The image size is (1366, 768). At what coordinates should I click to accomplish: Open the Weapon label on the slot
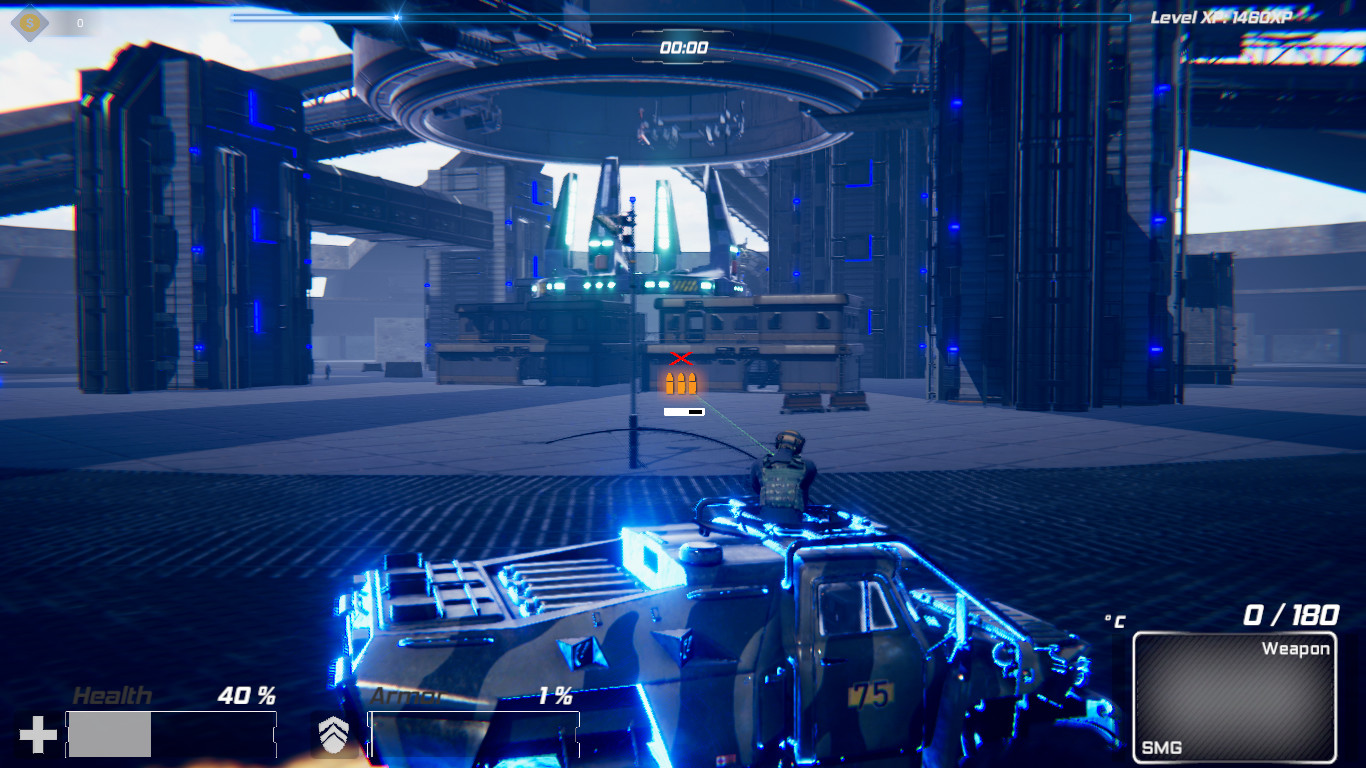point(1297,648)
